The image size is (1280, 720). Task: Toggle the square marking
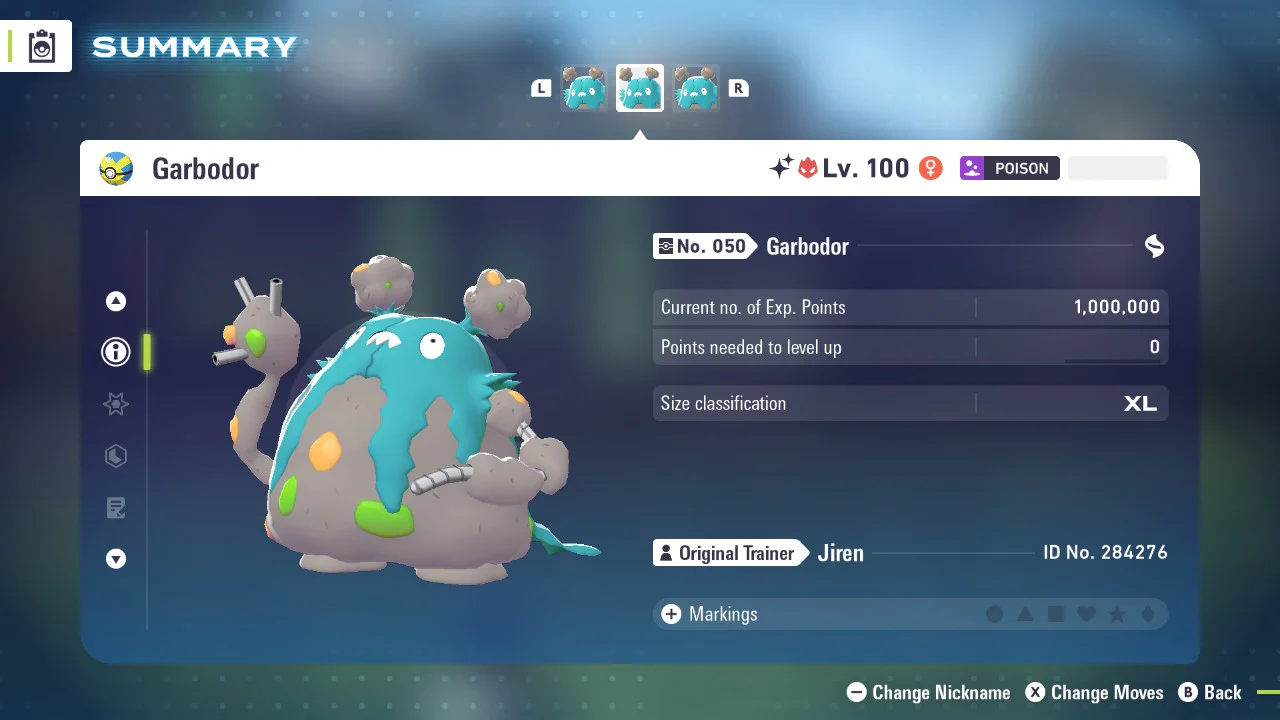[1055, 614]
